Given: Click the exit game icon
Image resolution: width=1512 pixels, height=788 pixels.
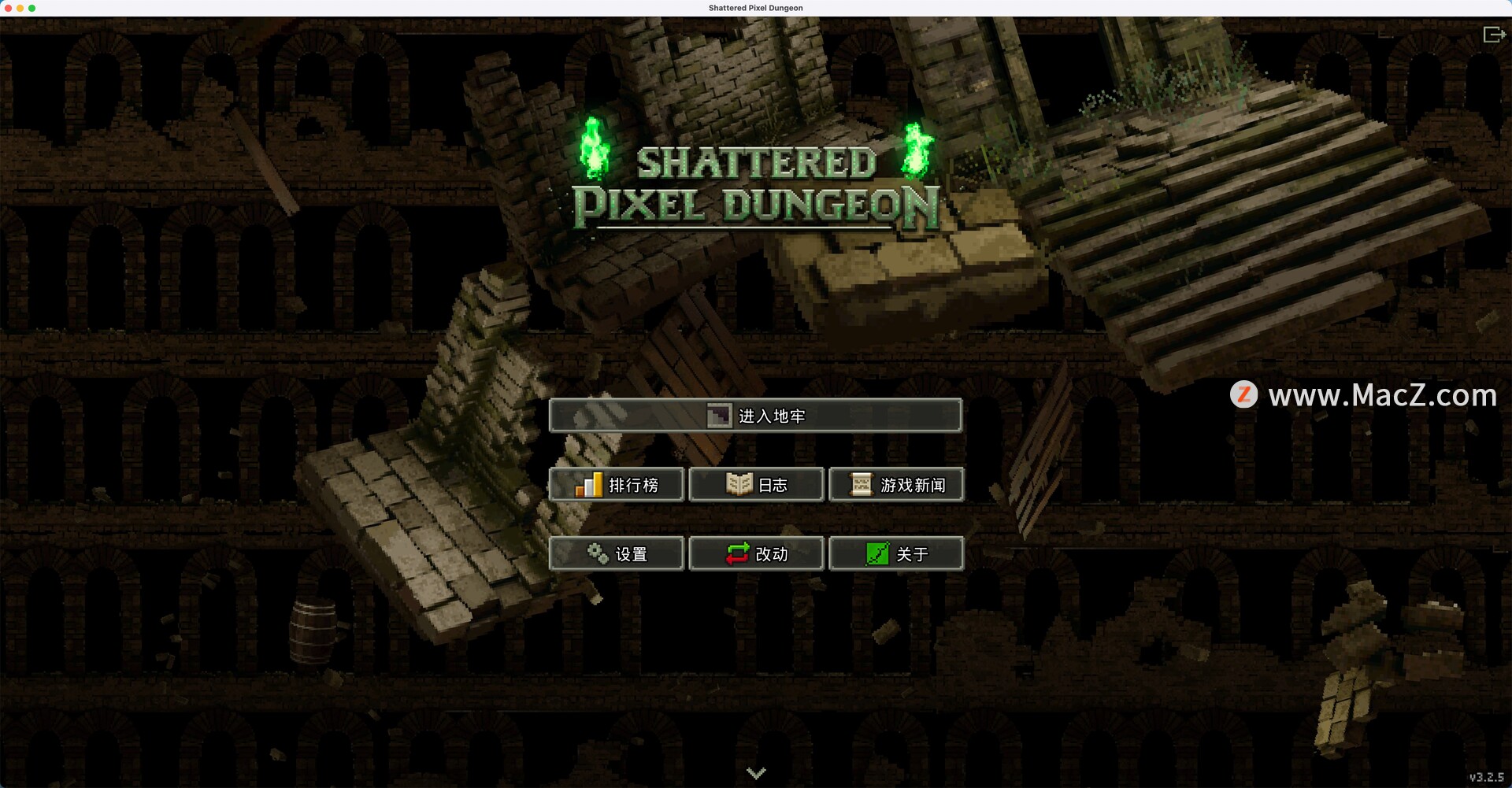Looking at the screenshot, I should click(1493, 35).
